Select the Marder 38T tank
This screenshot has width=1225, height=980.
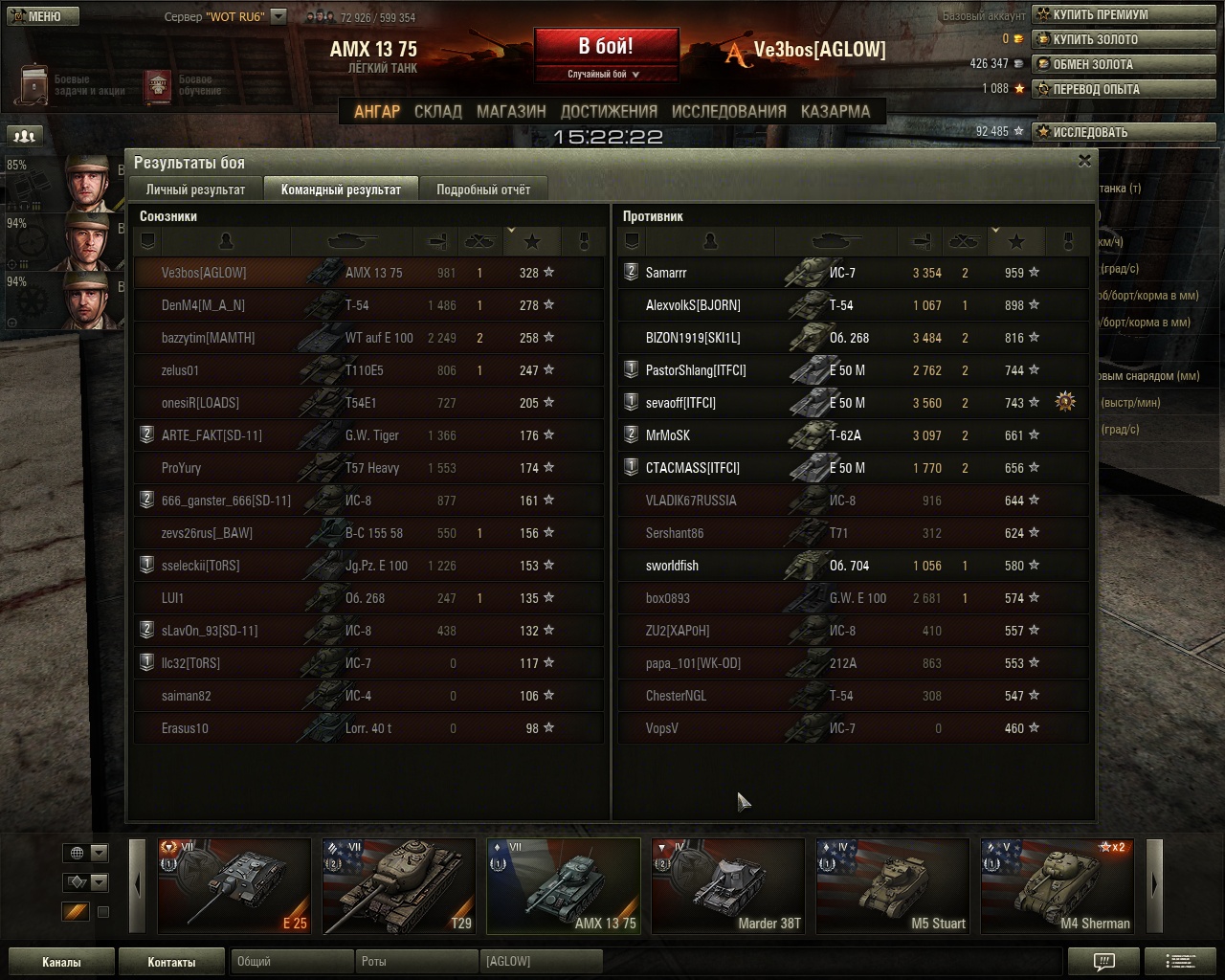727,886
